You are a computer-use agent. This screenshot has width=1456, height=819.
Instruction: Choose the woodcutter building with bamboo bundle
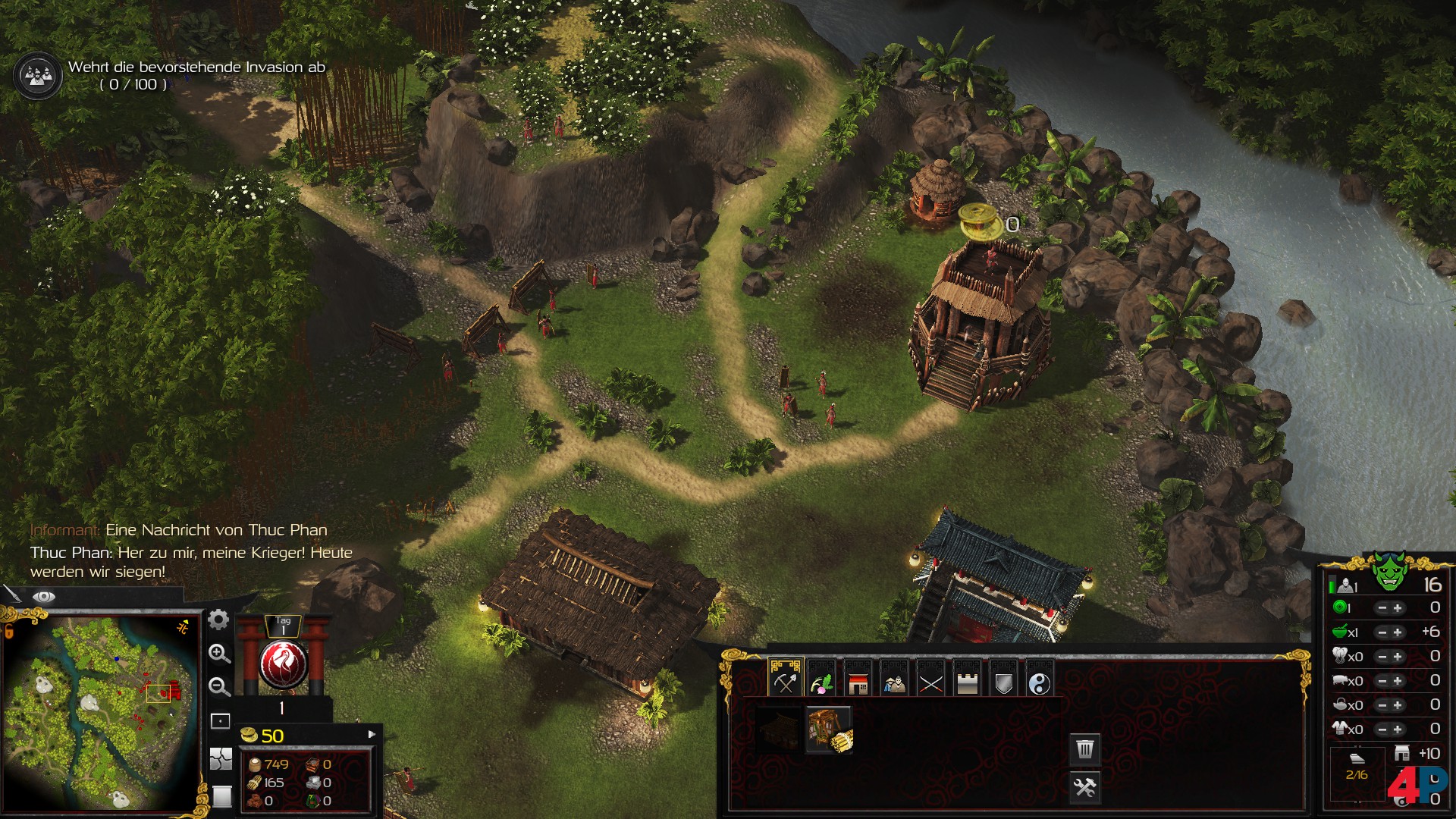829,730
